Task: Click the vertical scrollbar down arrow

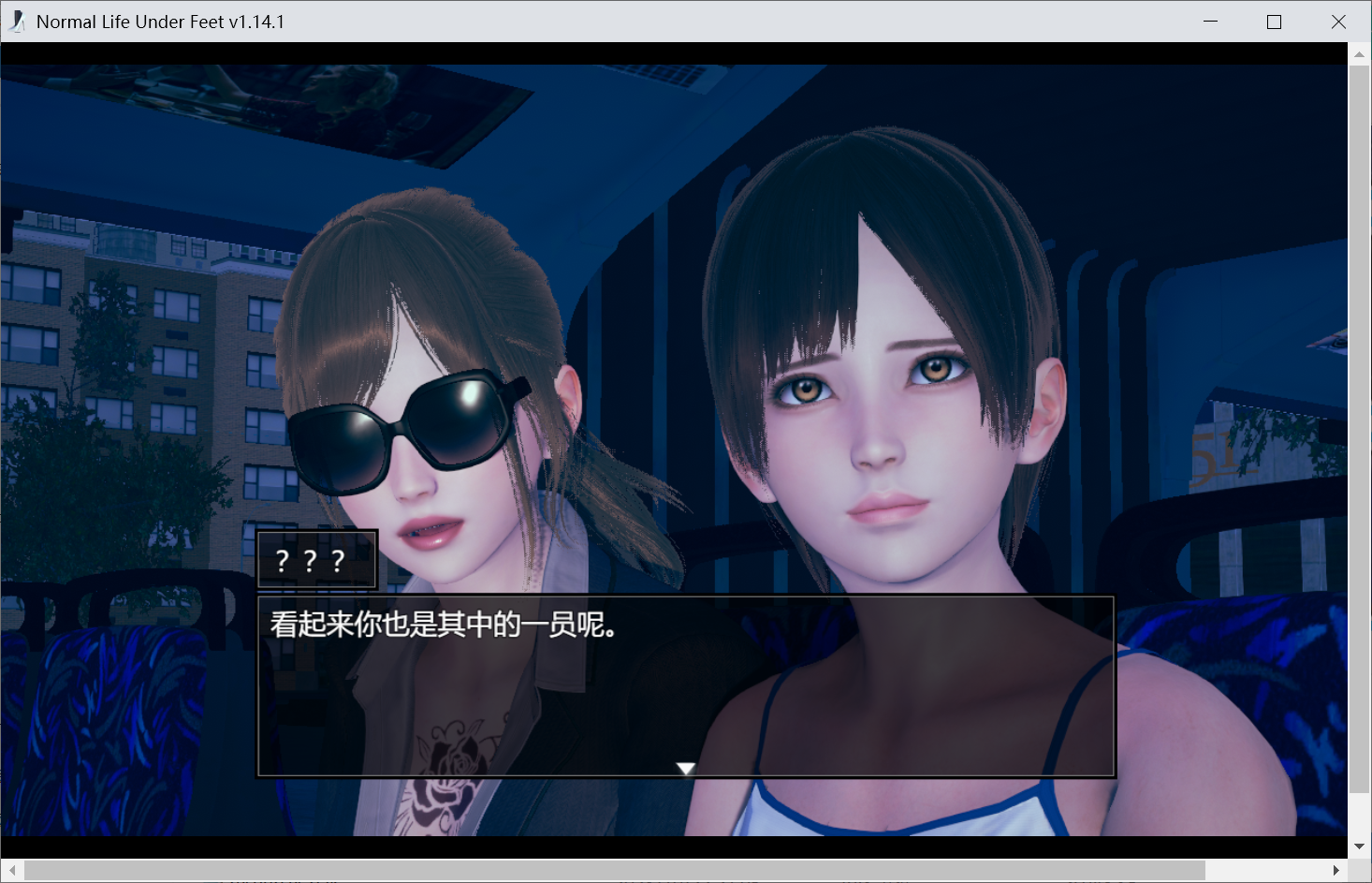Action: click(1359, 846)
